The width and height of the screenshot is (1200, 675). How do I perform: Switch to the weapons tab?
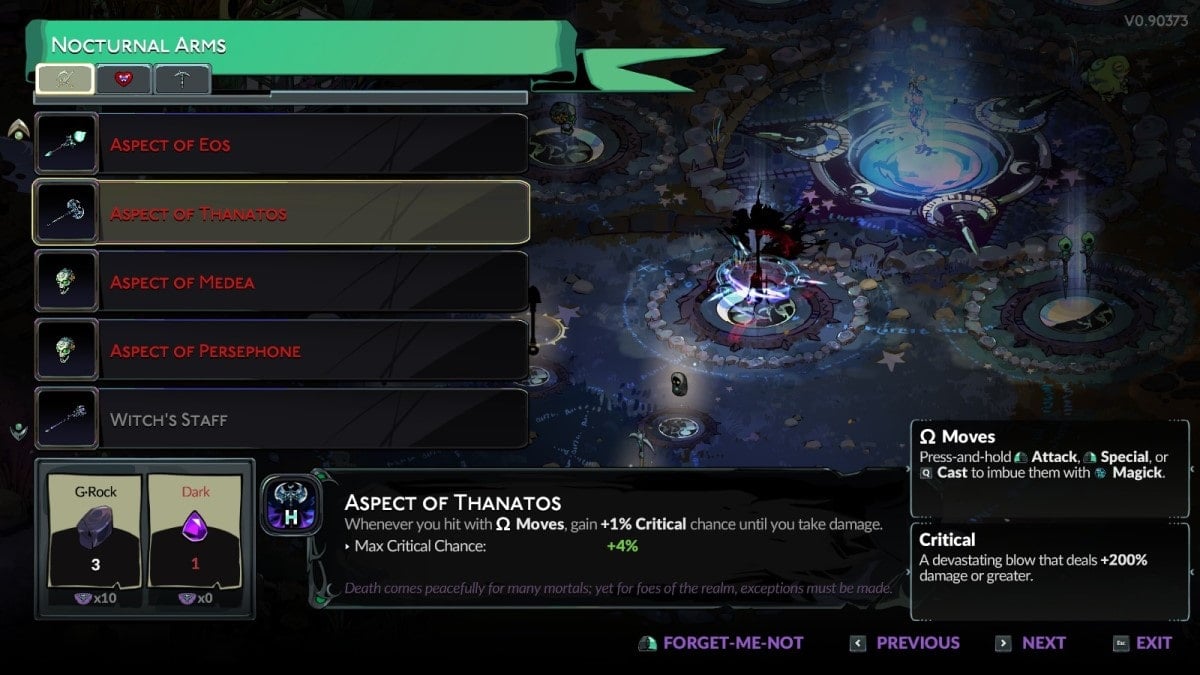(x=65, y=79)
